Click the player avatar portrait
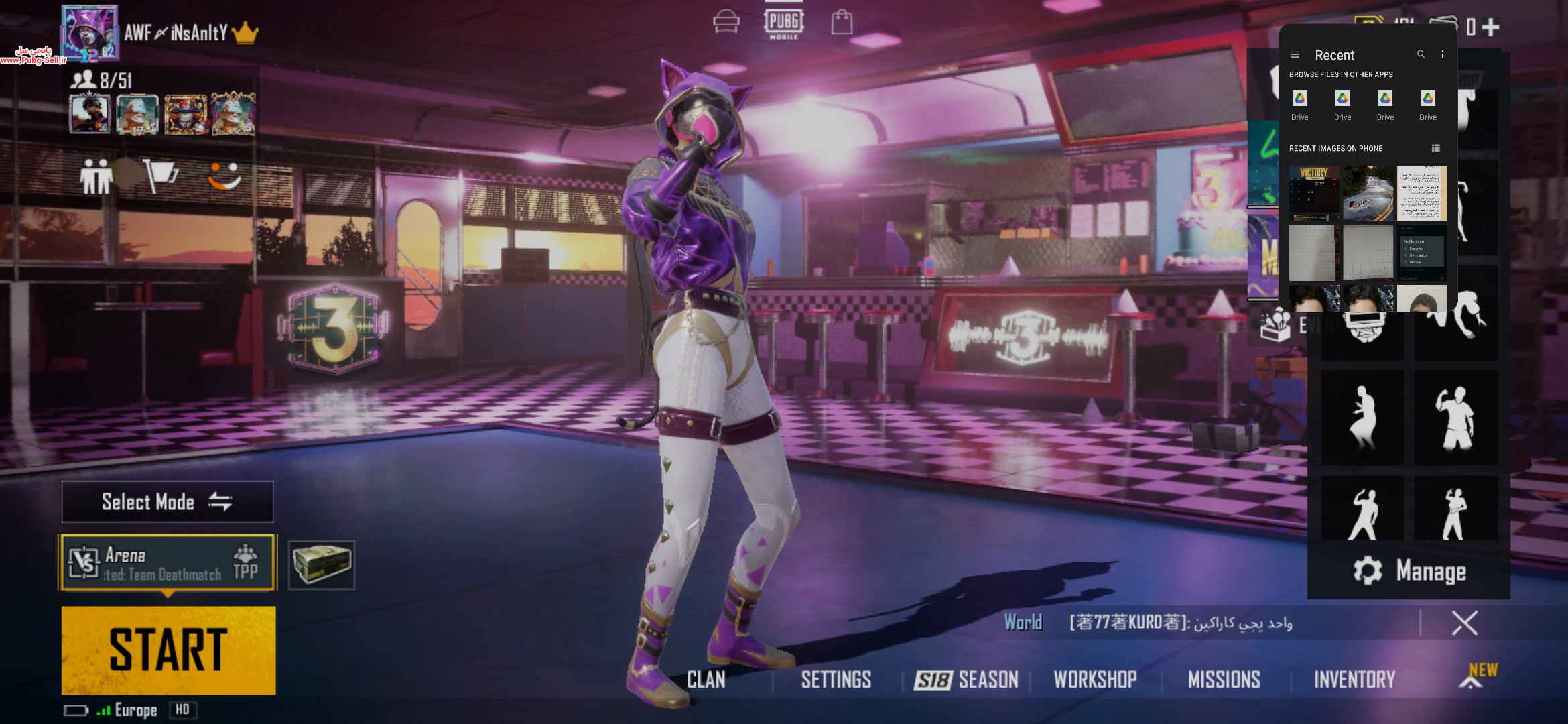This screenshot has width=1568, height=724. tap(90, 34)
